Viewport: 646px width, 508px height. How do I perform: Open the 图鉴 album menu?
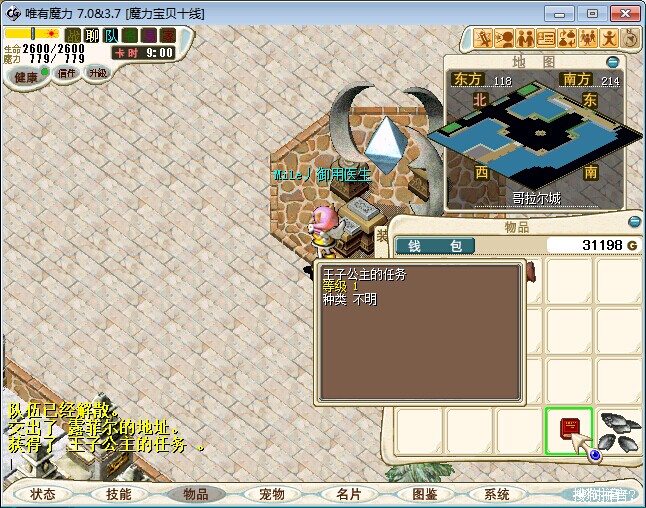[423, 494]
